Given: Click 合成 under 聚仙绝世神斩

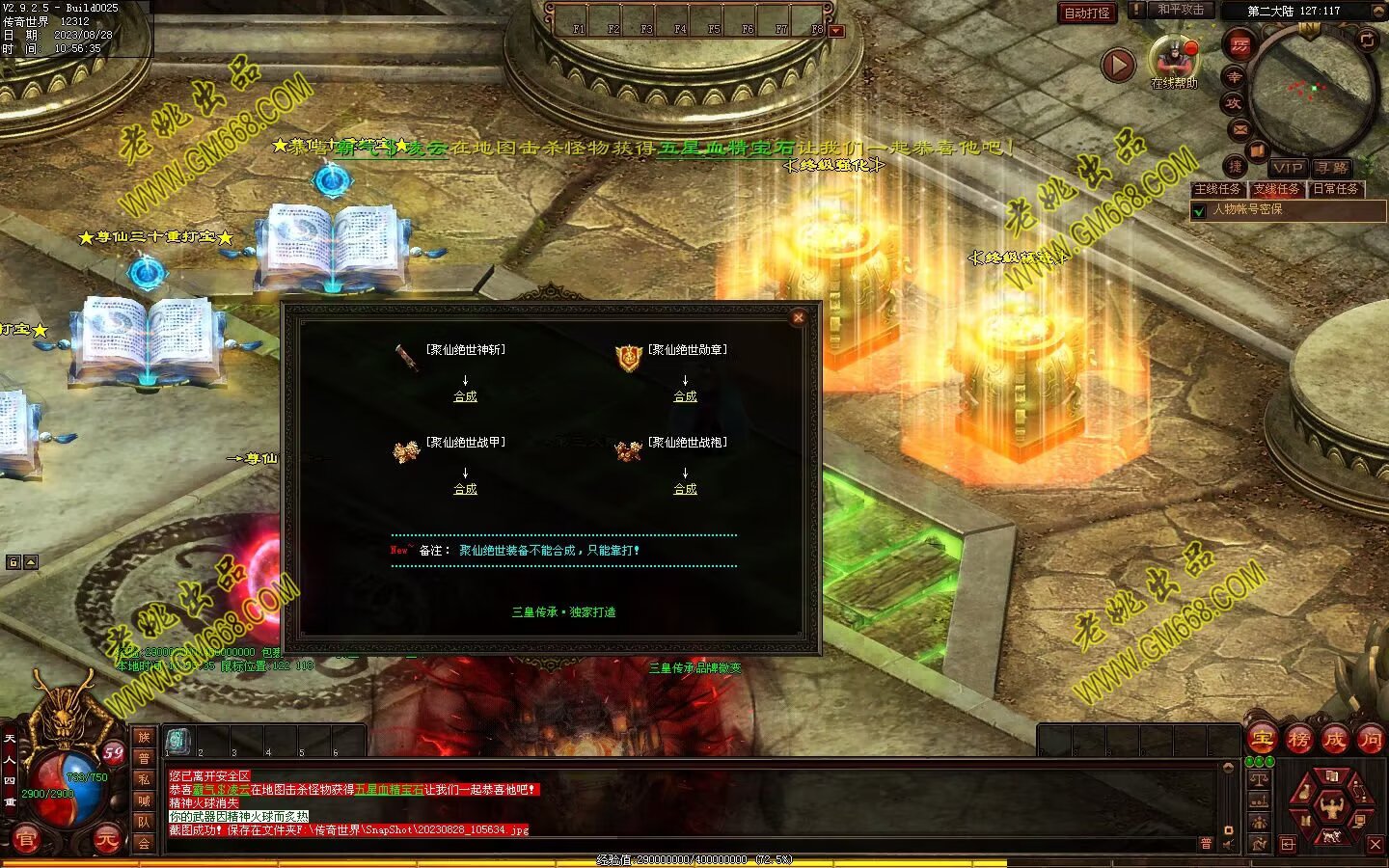Looking at the screenshot, I should point(465,396).
